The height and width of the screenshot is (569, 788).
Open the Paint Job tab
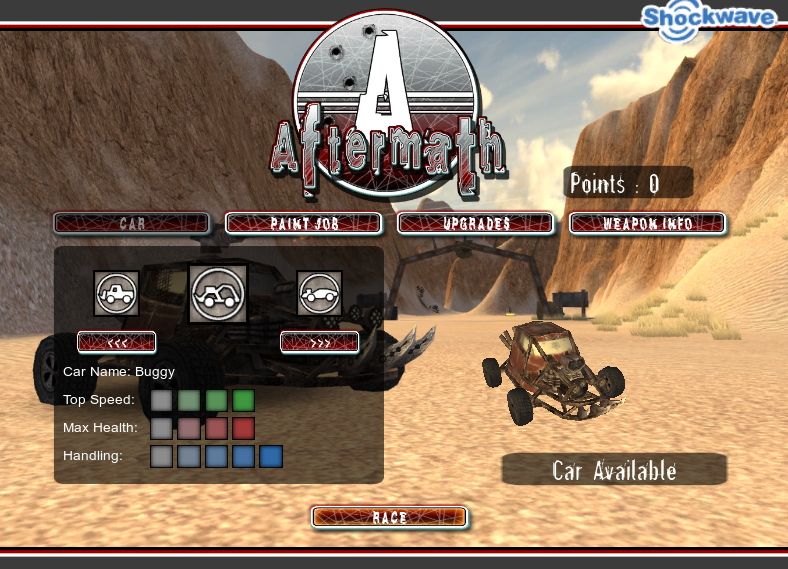(x=304, y=223)
